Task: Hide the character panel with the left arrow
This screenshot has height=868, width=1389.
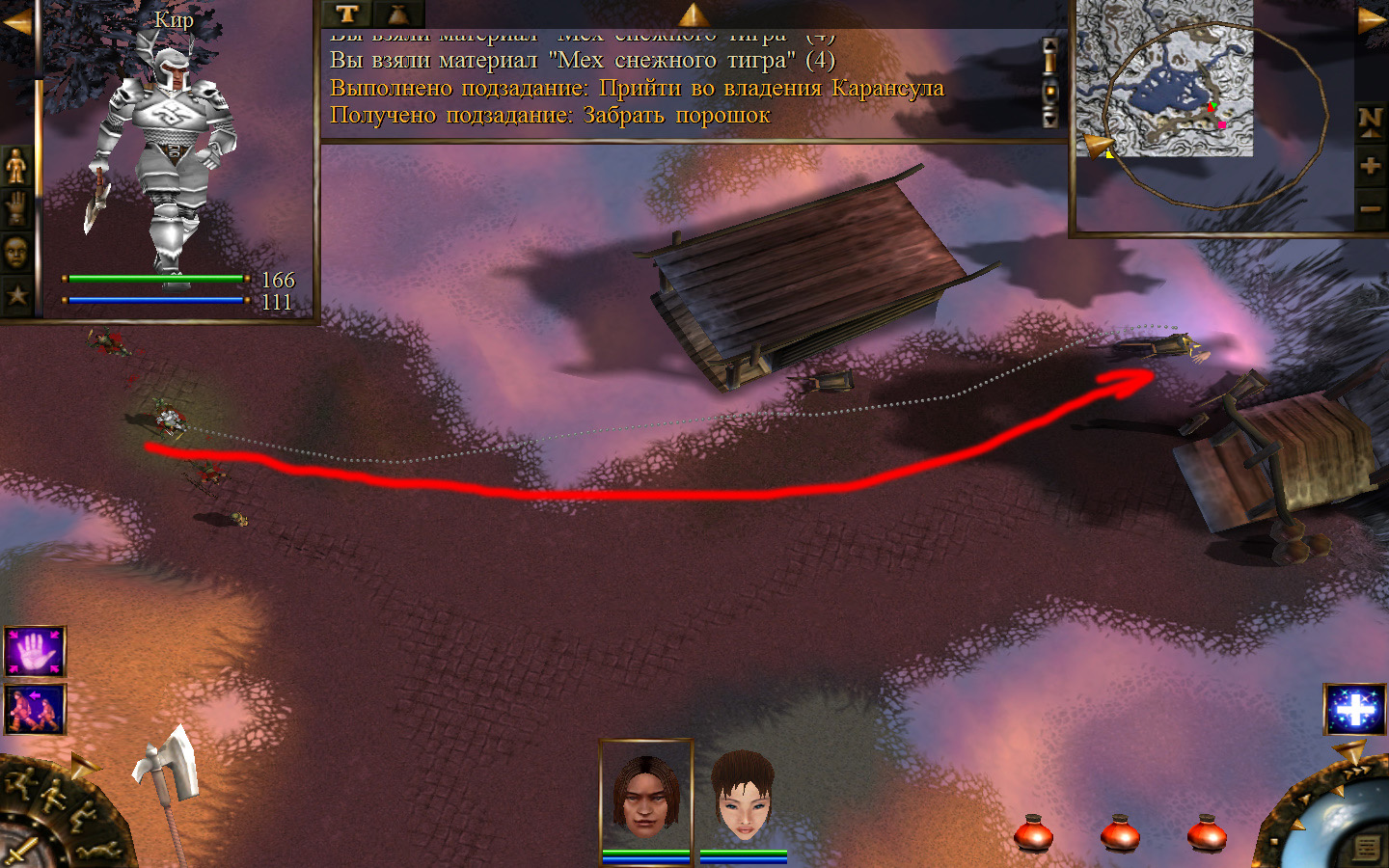Action: tap(16, 23)
